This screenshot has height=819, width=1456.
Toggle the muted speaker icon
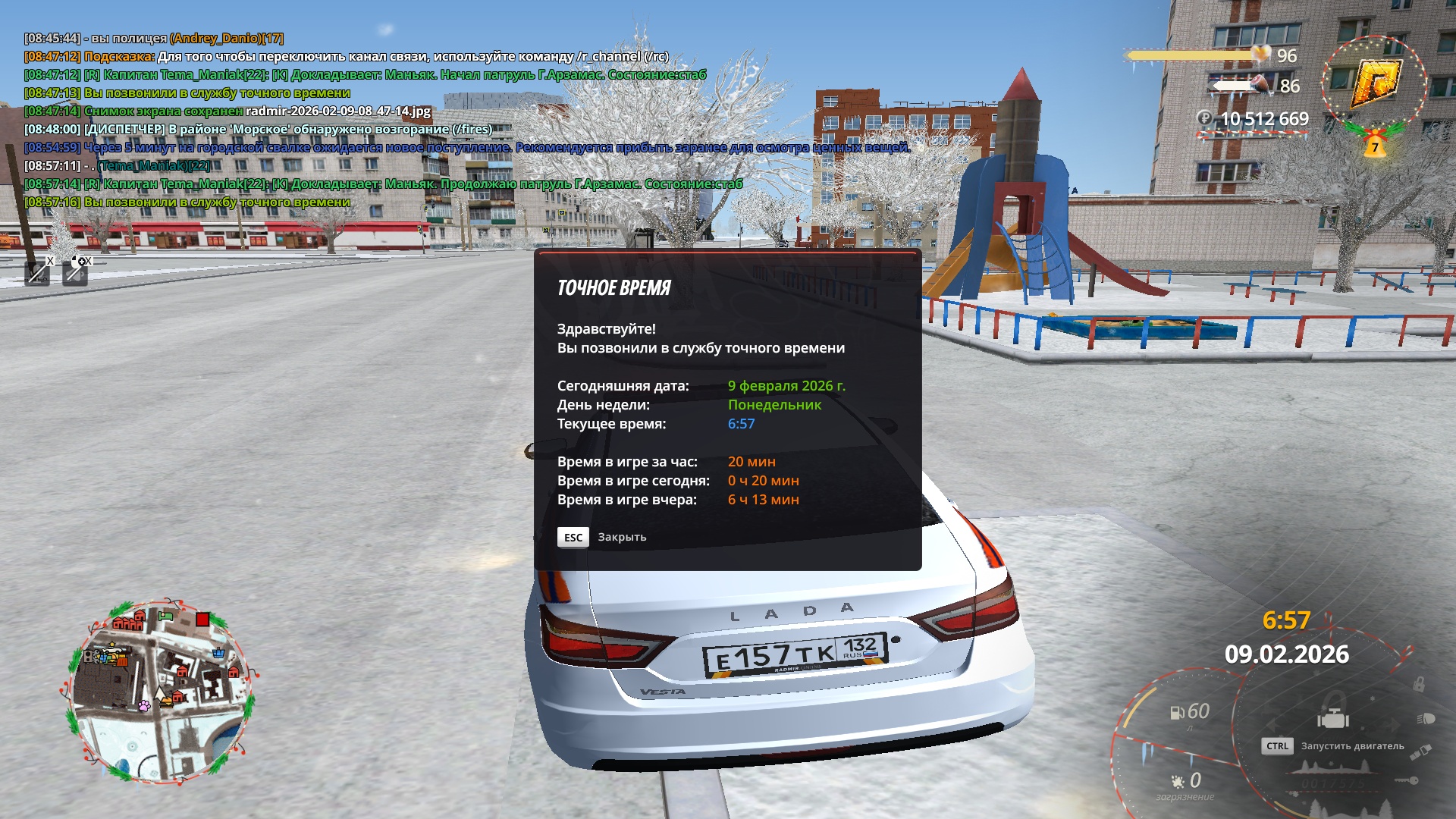(x=75, y=272)
